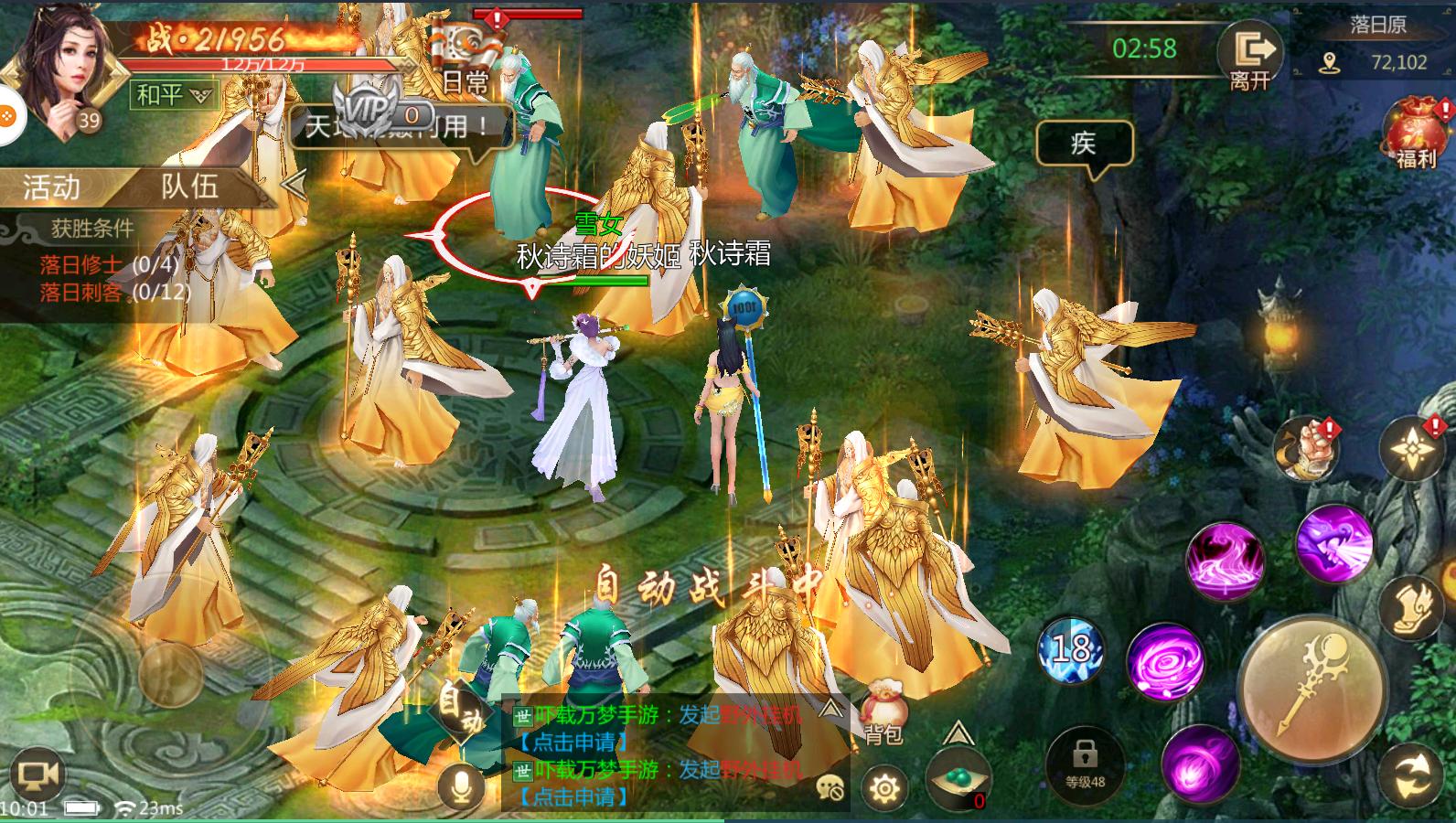Switch to the 活动 tab
Screen dimensions: 1456x823
pyautogui.click(x=52, y=187)
